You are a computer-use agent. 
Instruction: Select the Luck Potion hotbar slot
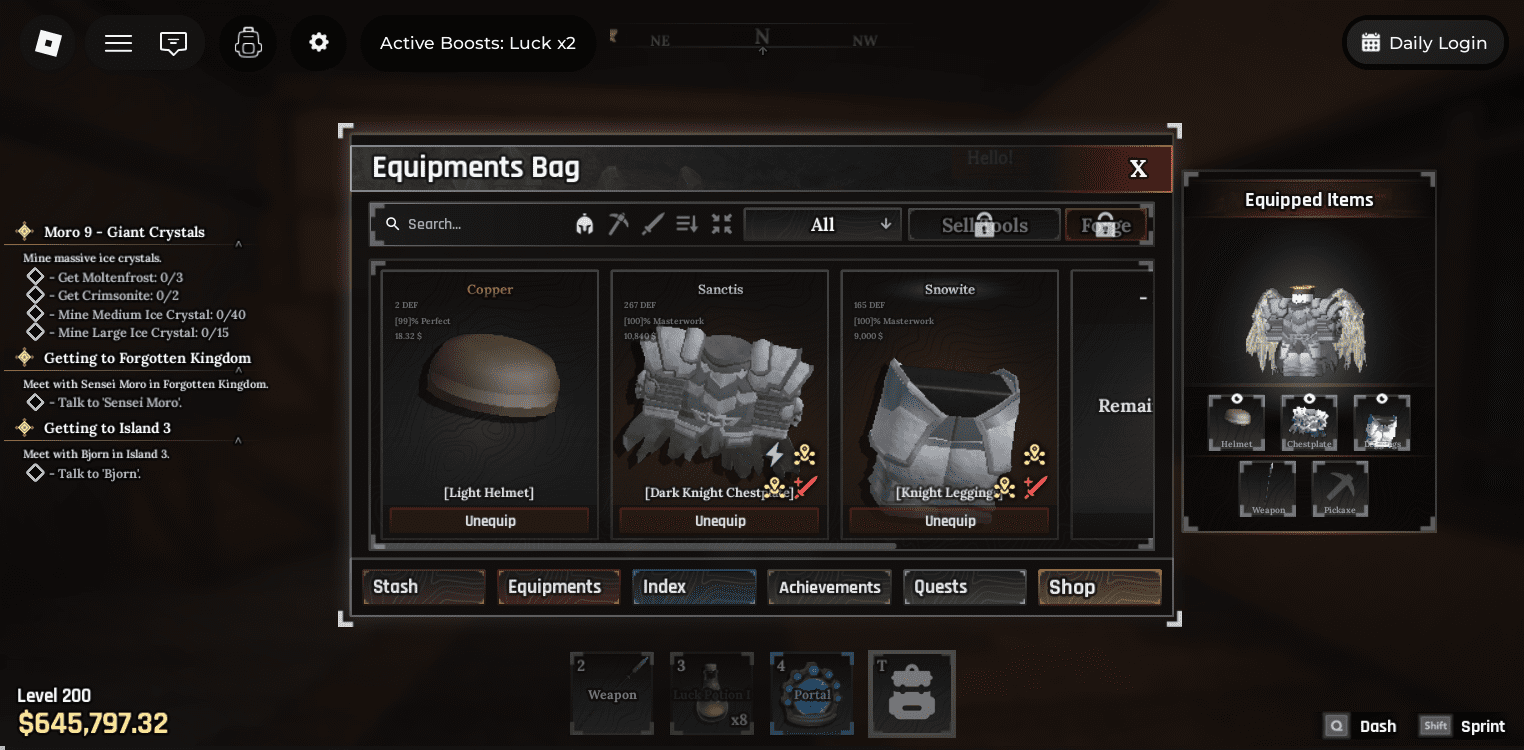click(711, 693)
